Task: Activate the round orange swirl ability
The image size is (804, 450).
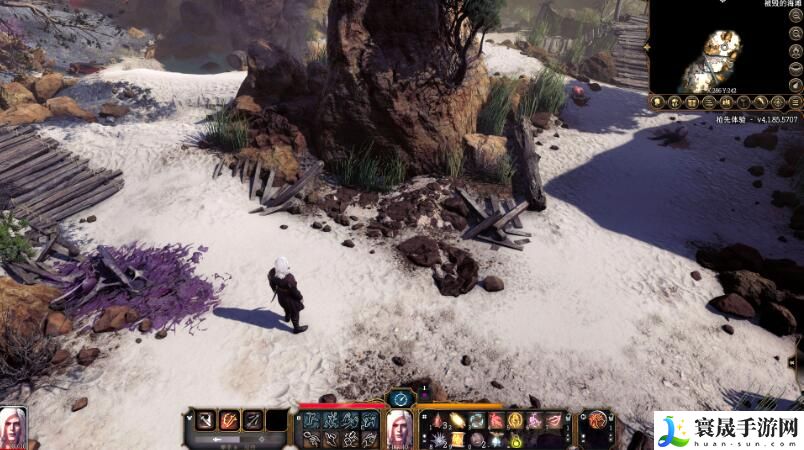Action: pos(597,420)
